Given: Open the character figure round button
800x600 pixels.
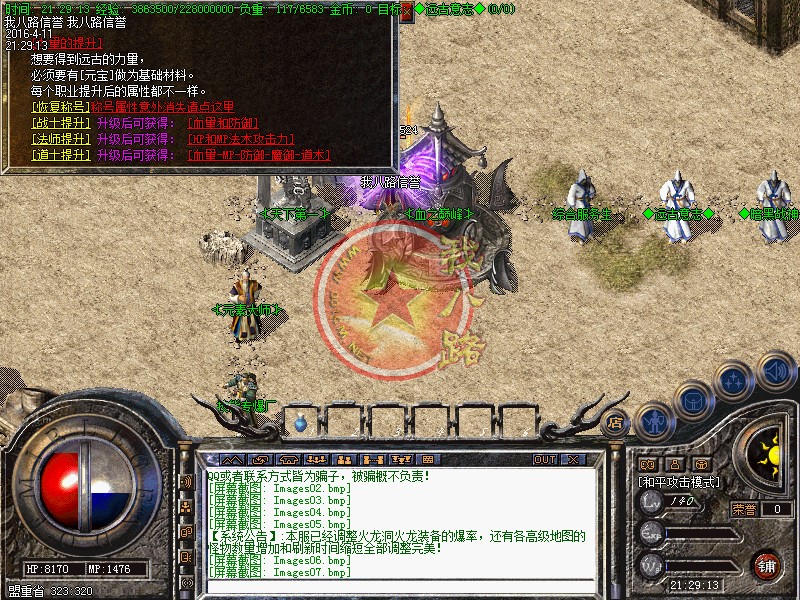Looking at the screenshot, I should click(652, 420).
